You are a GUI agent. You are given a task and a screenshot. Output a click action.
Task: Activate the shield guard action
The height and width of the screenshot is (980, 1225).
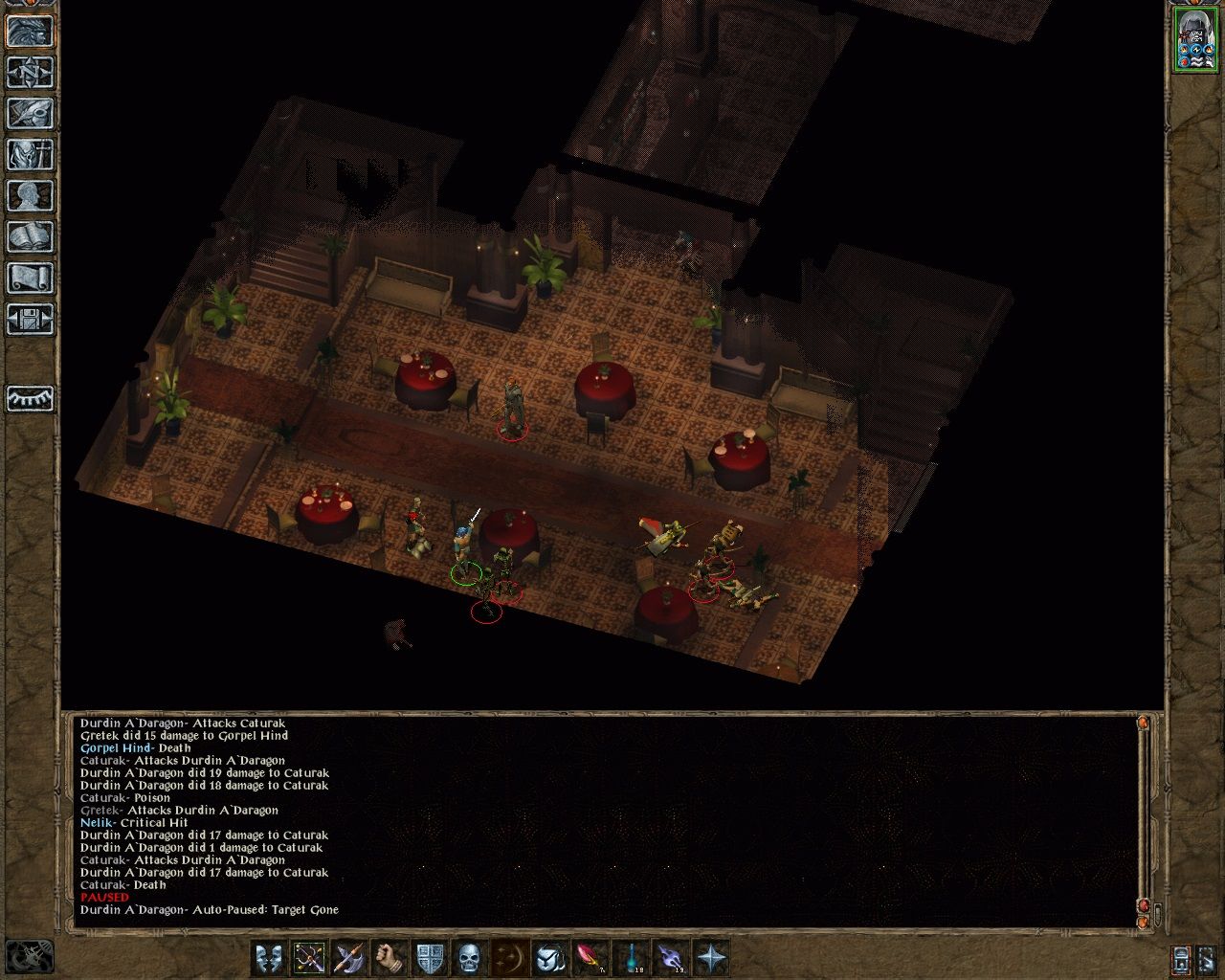431,957
